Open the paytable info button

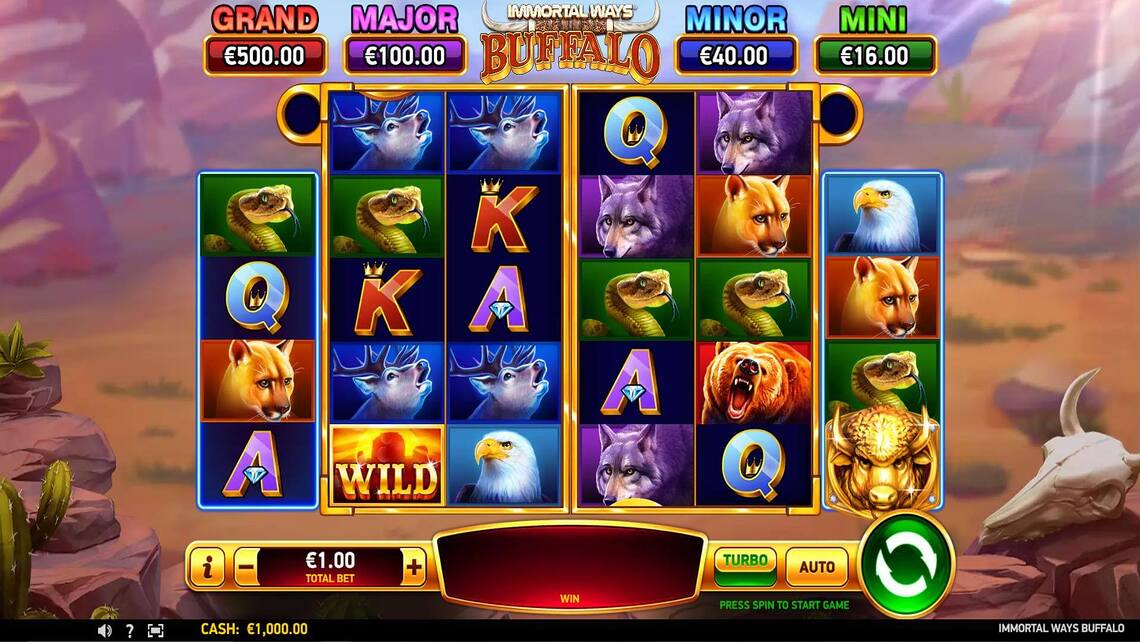207,568
